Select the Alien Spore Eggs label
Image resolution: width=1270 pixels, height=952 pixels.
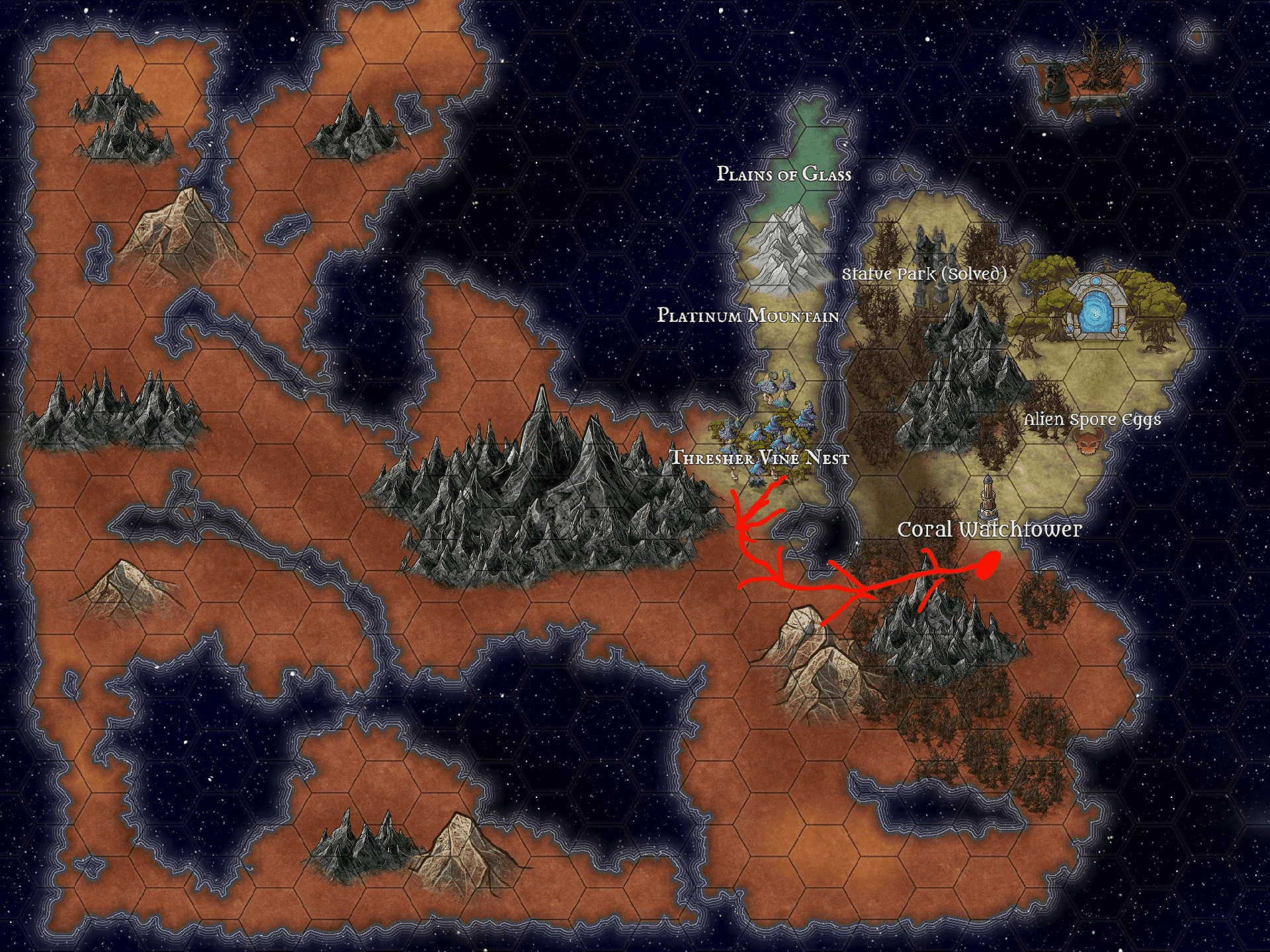tap(1092, 420)
